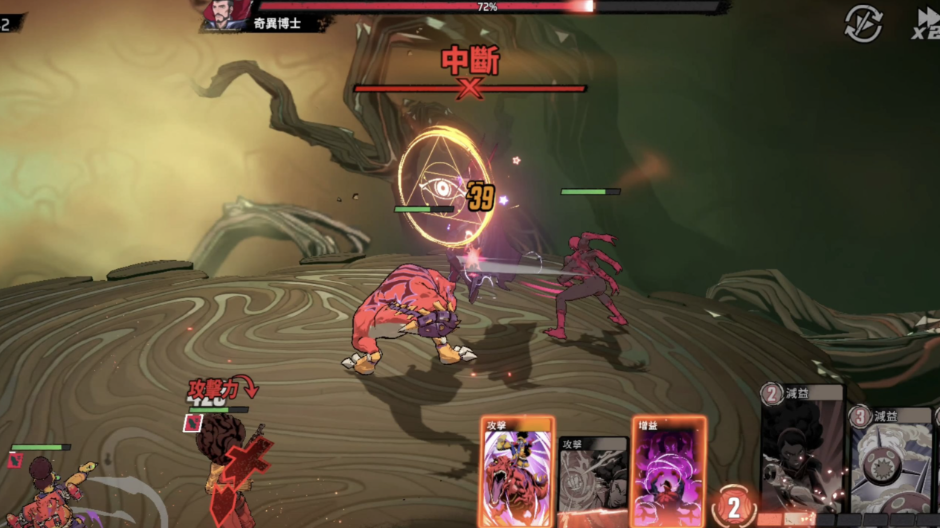This screenshot has width=940, height=528.
Task: Toggle the auto-battle circular arrows icon
Action: click(x=863, y=23)
